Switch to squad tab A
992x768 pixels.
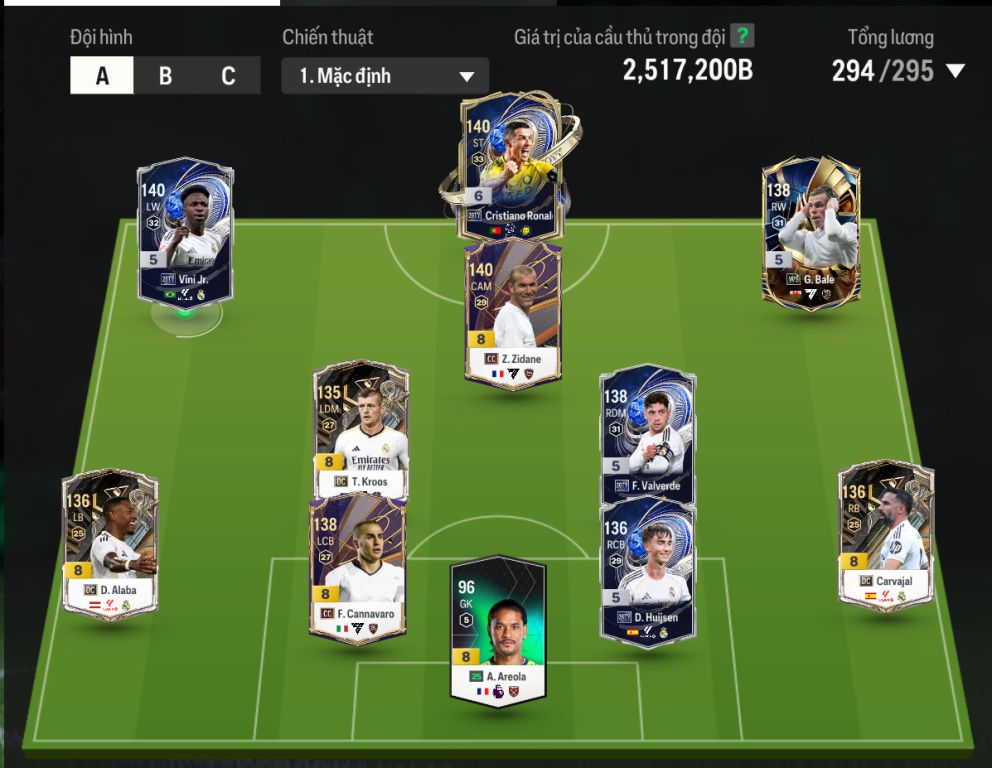102,76
